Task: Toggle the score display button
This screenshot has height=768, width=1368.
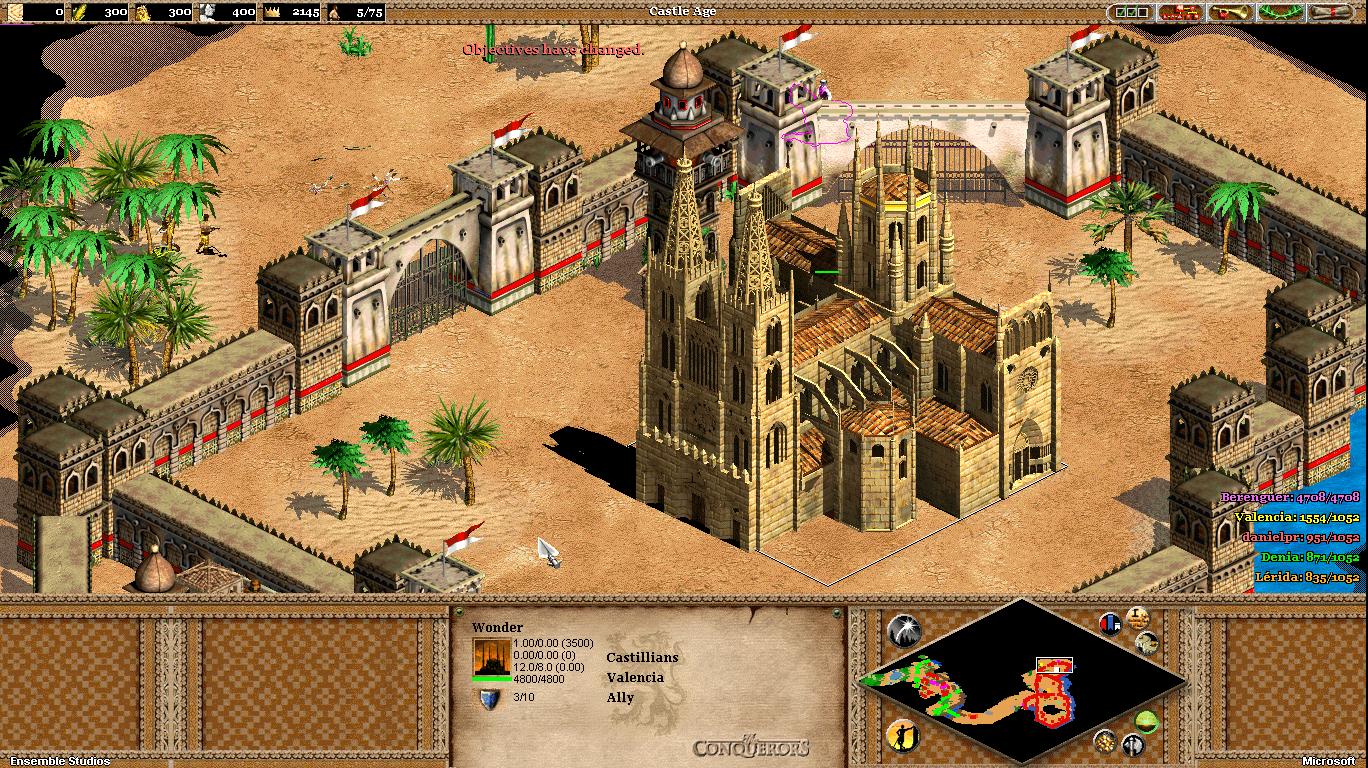Action: point(1137,618)
